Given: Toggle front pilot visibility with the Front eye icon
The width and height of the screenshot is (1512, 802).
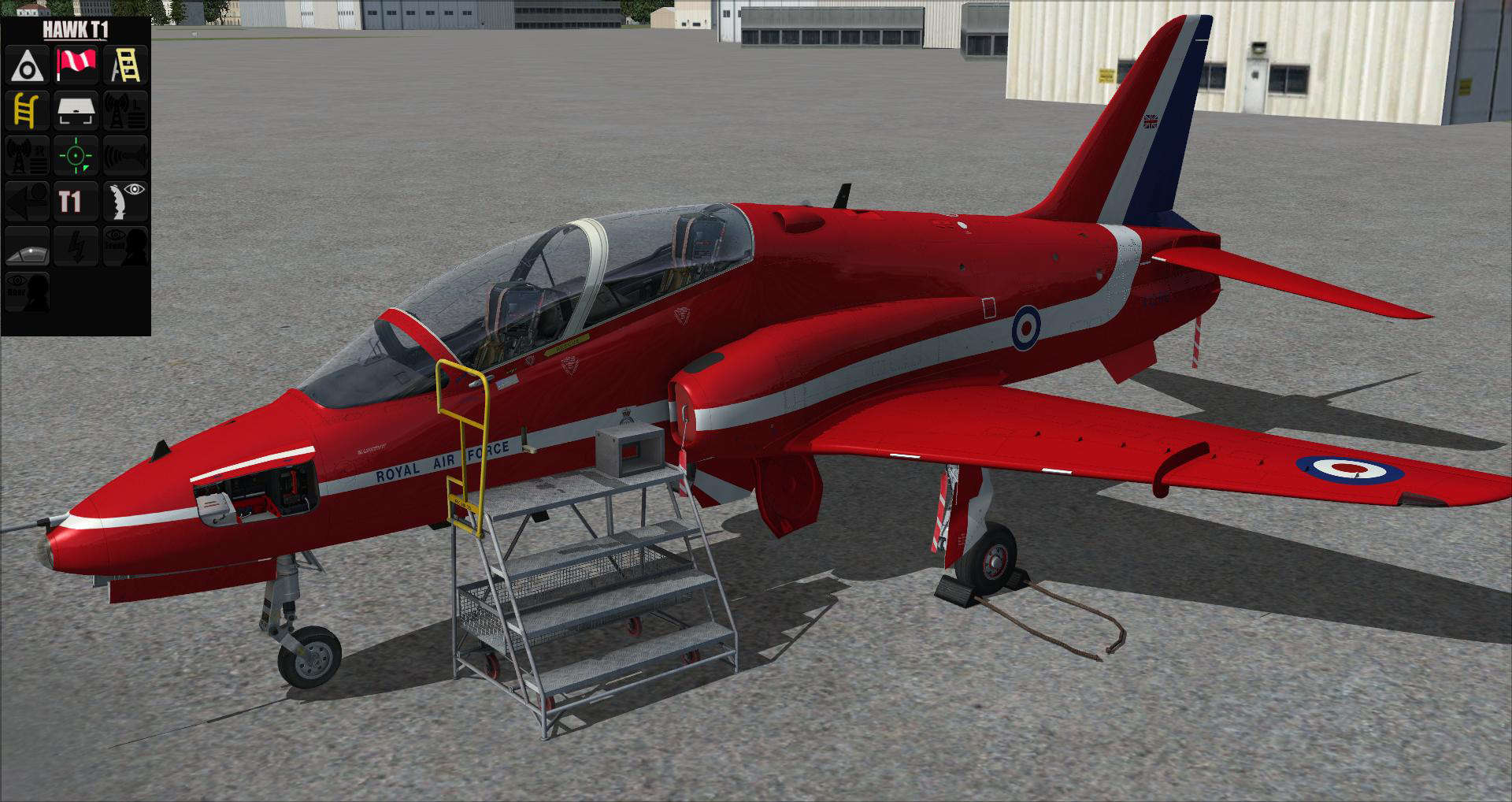Looking at the screenshot, I should click(x=126, y=247).
